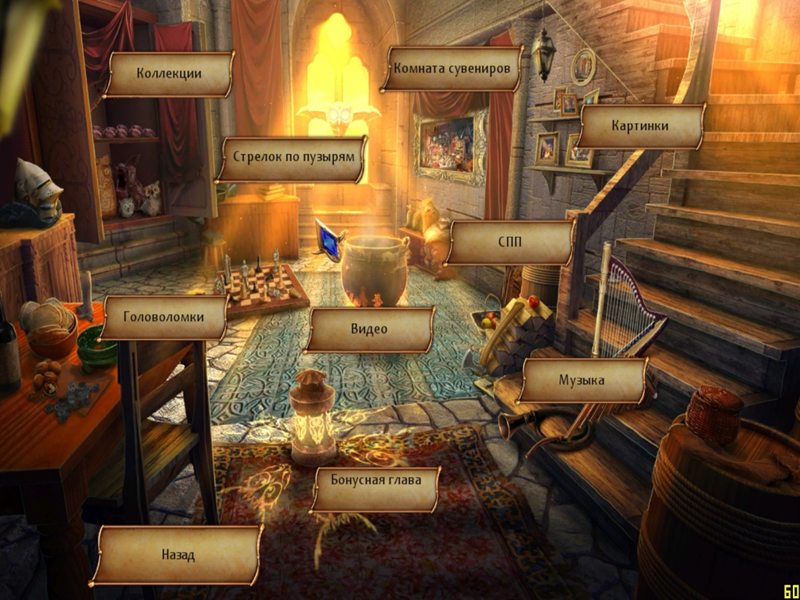Choose the Видео option
The image size is (800, 600).
coord(370,329)
